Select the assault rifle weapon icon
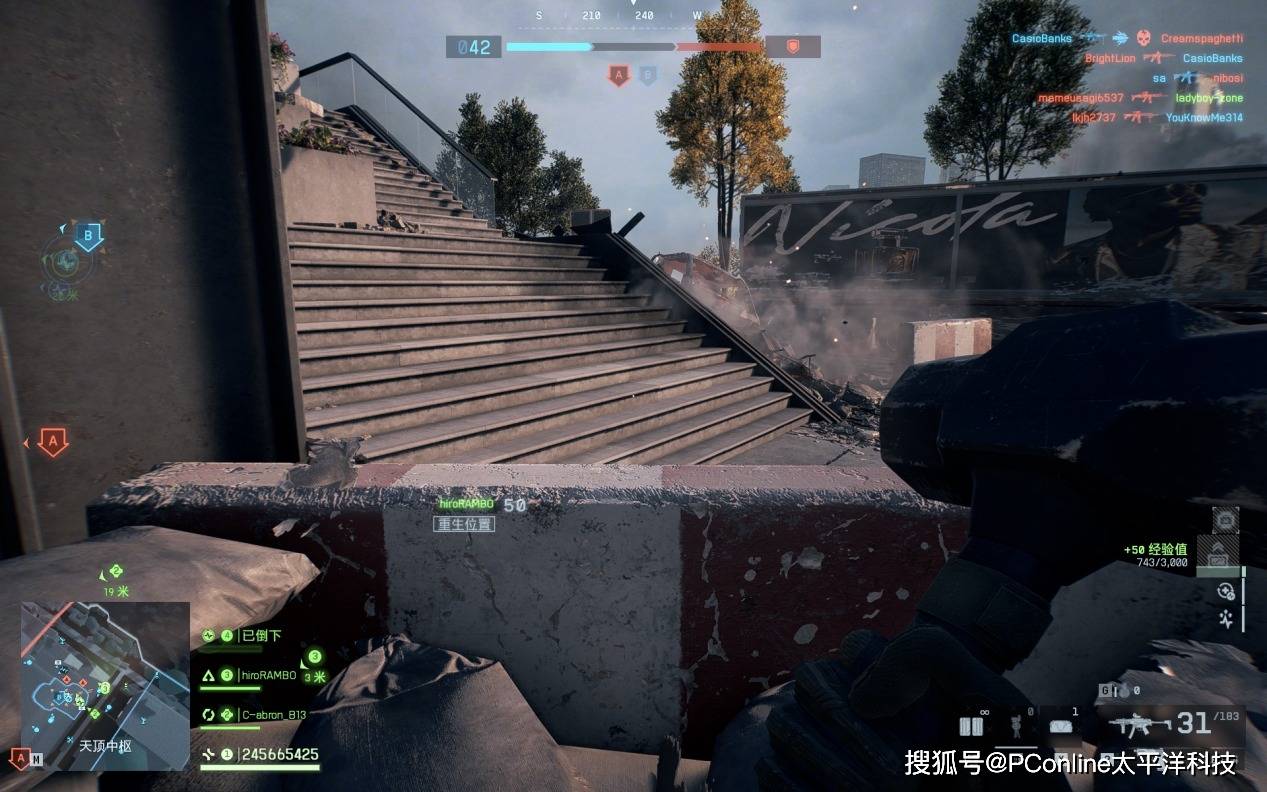1267x792 pixels. click(1139, 724)
